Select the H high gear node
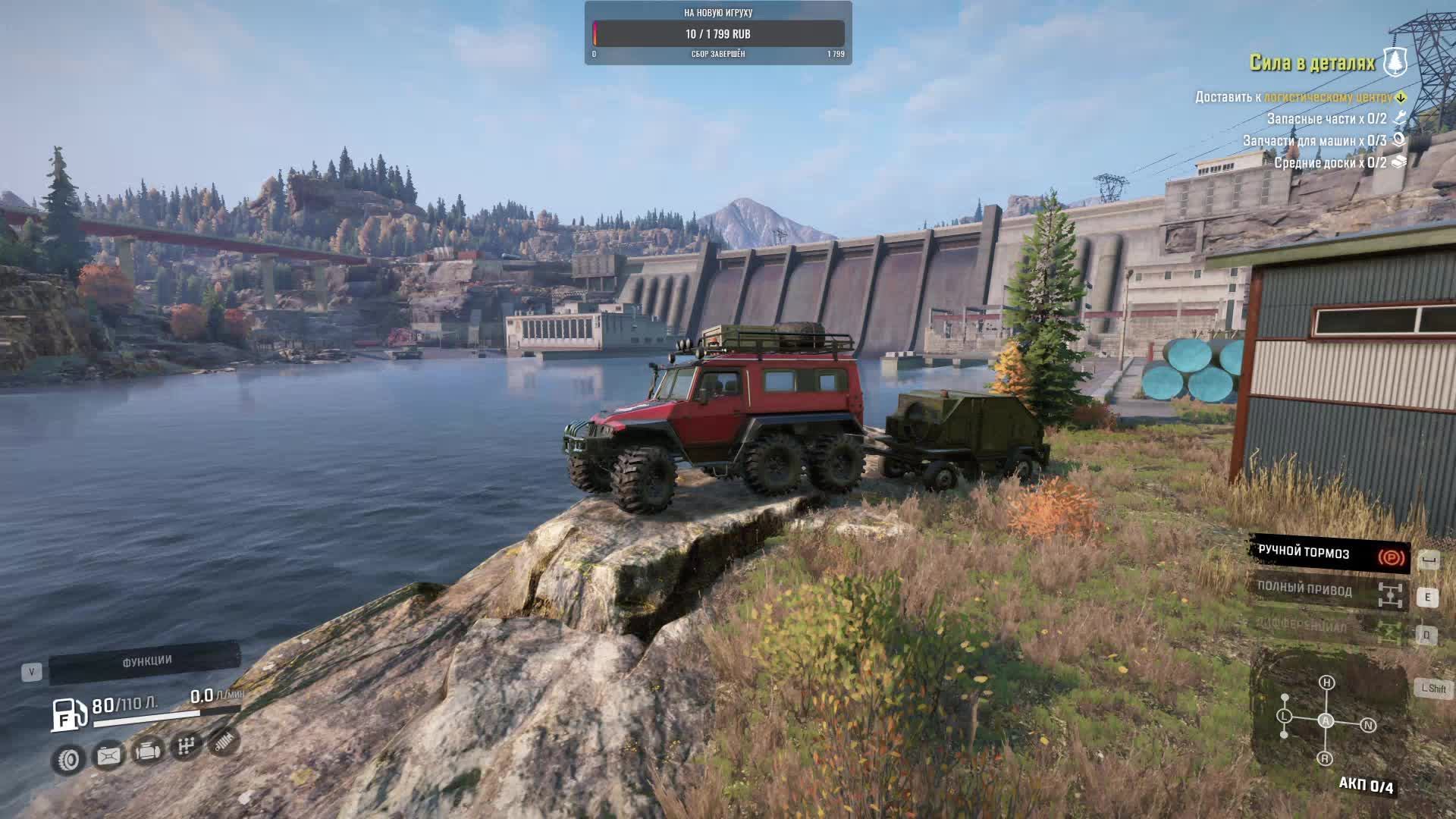 click(x=1326, y=682)
